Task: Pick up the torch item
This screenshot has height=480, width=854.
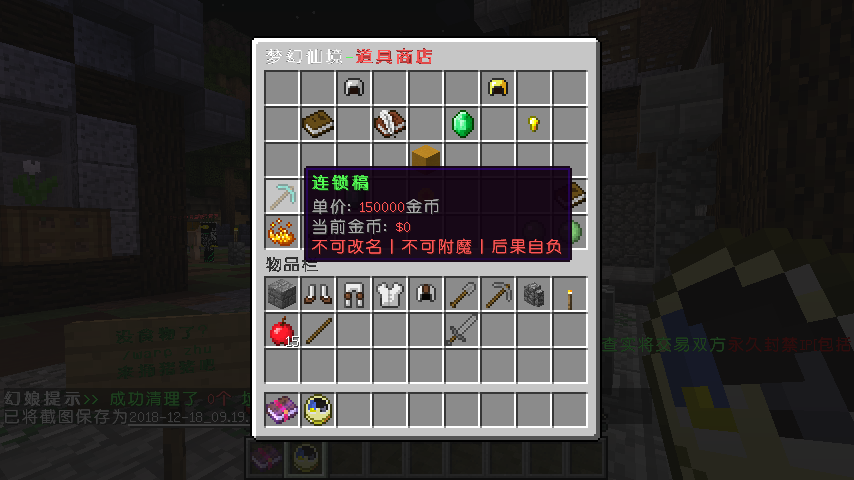Action: coord(570,295)
